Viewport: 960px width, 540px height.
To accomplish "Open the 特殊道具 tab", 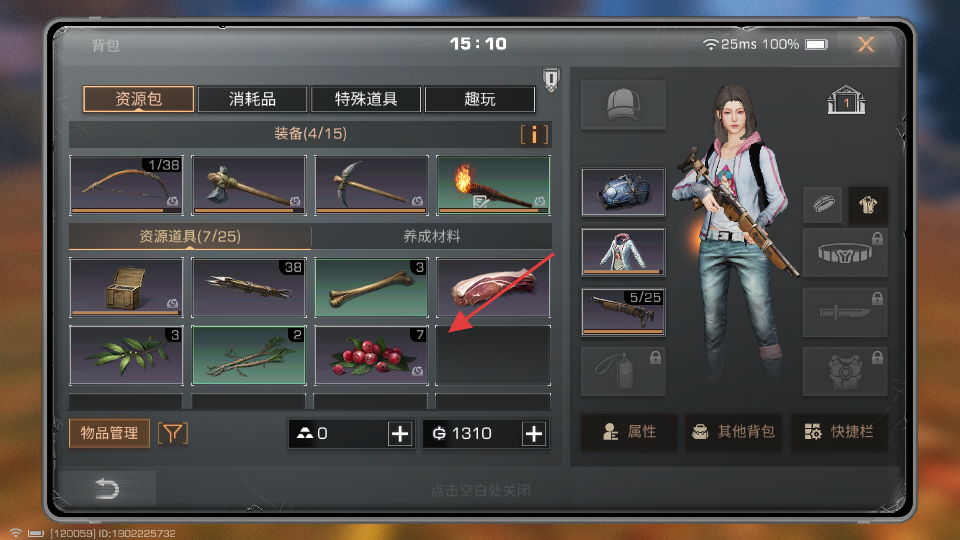I will (x=366, y=99).
